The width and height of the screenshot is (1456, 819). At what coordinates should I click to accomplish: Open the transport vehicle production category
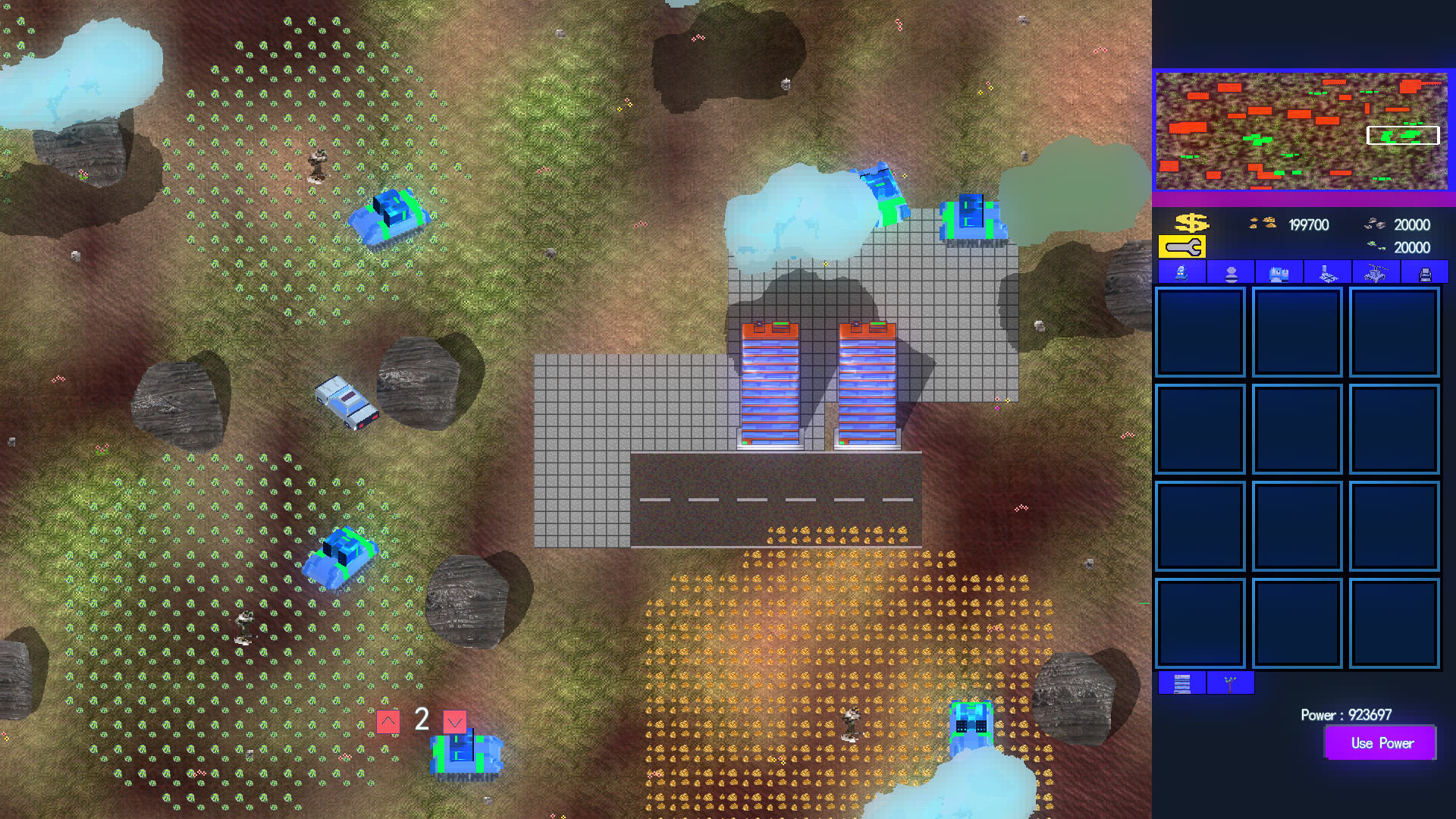click(1426, 272)
